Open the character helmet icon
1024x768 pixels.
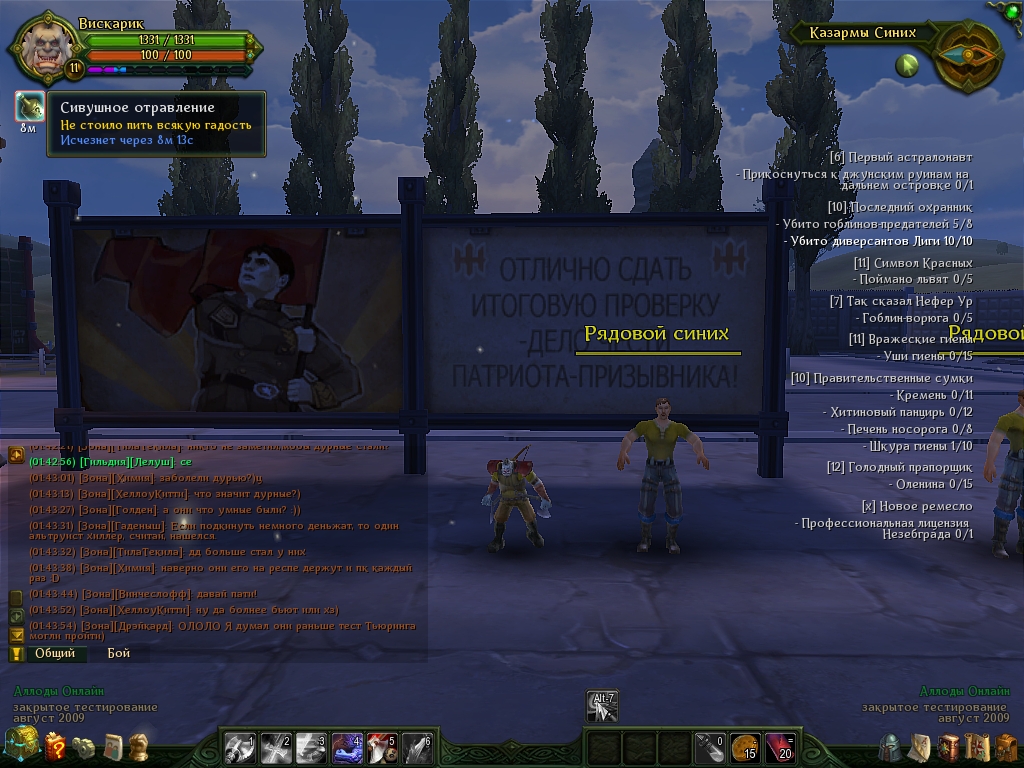click(888, 746)
